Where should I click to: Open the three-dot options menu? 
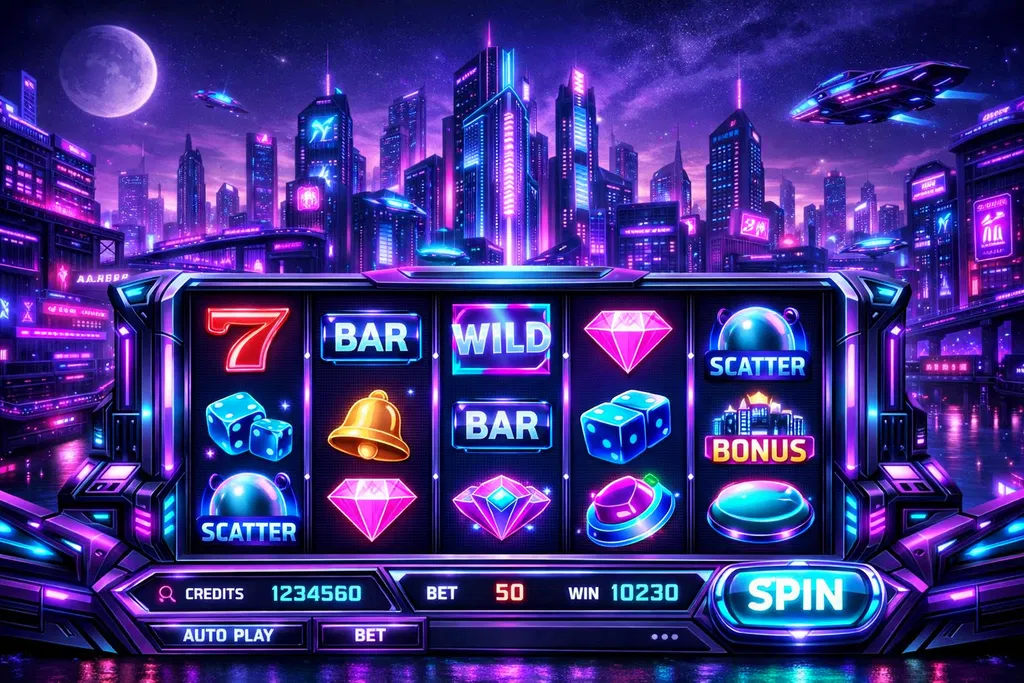coord(663,635)
